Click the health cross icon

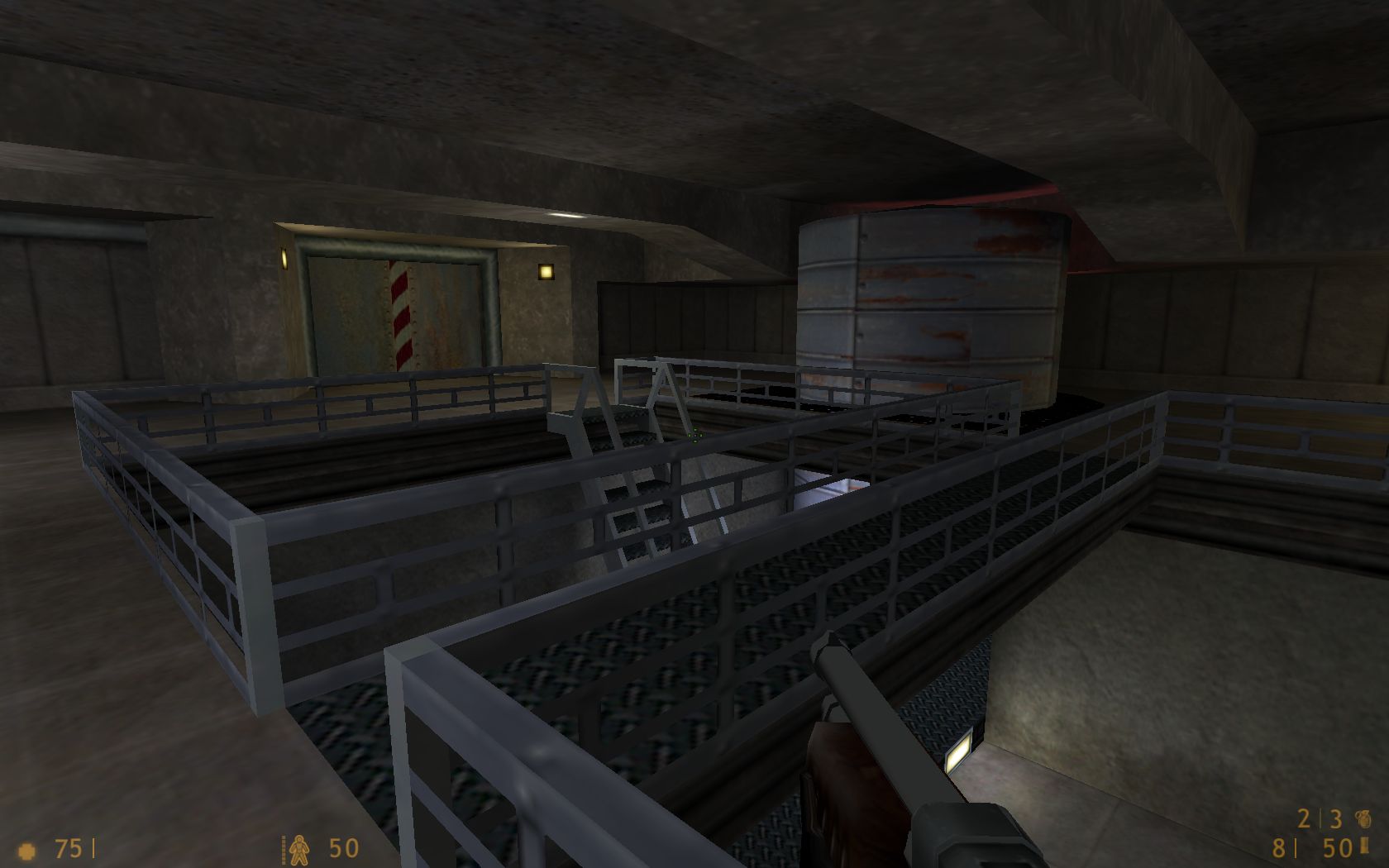[x=29, y=849]
